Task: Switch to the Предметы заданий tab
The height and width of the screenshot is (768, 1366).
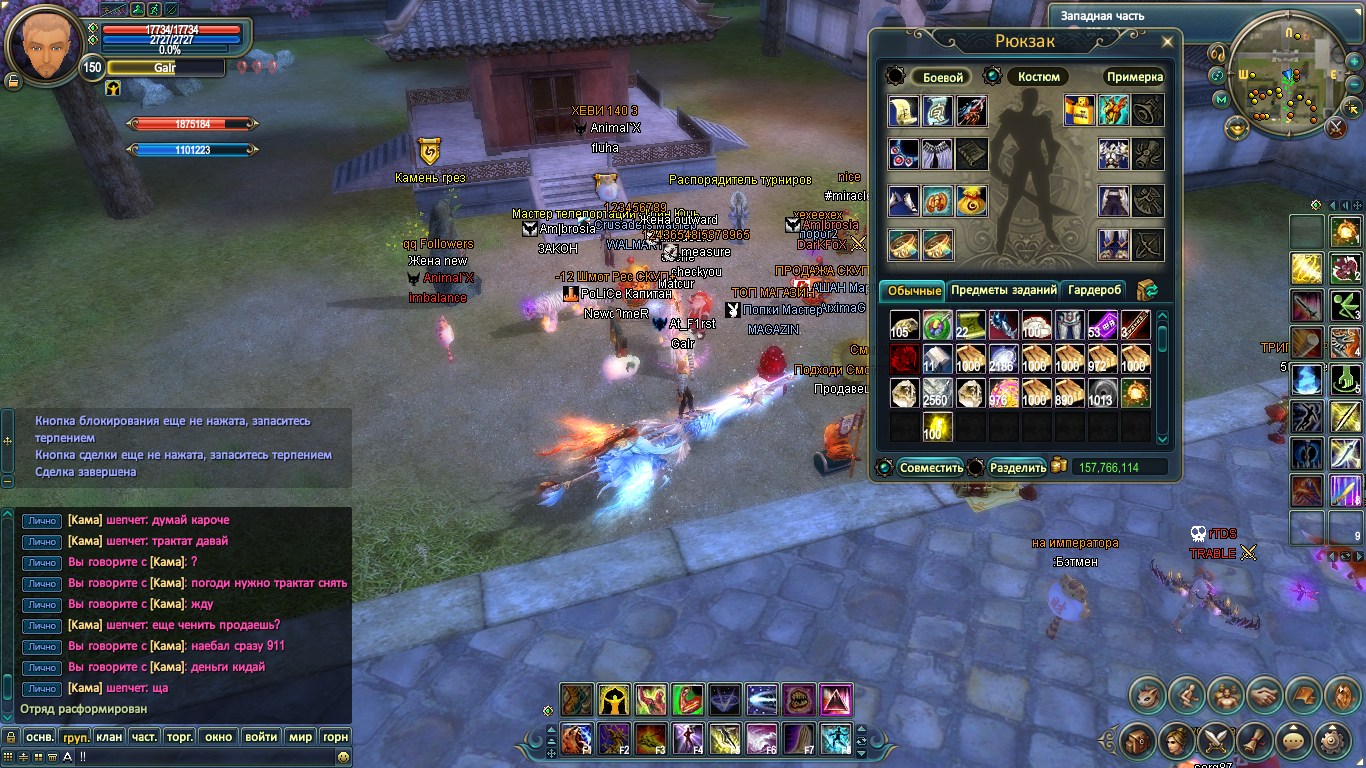Action: point(1003,290)
